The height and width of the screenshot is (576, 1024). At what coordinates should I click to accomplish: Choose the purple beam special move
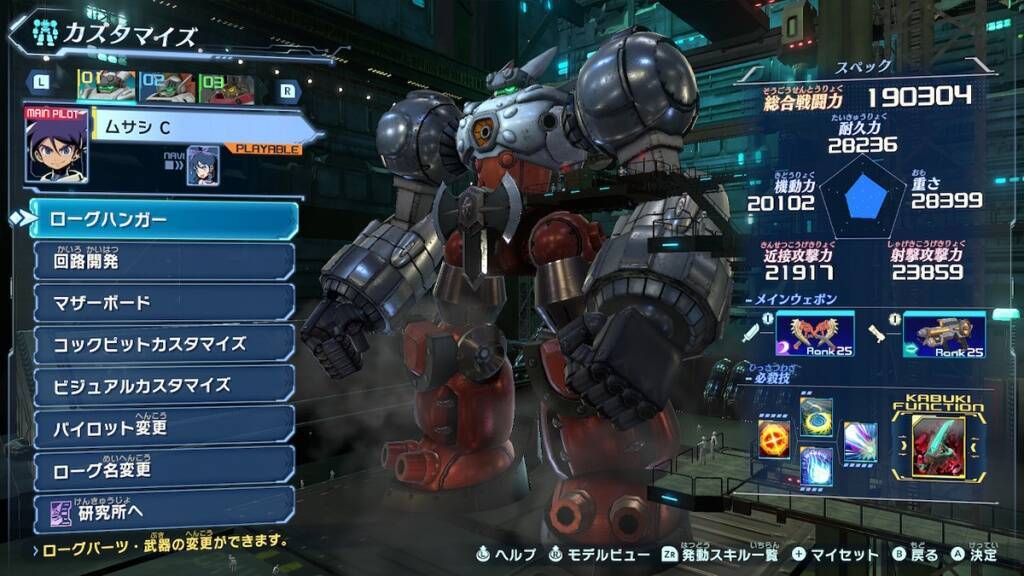[x=860, y=441]
